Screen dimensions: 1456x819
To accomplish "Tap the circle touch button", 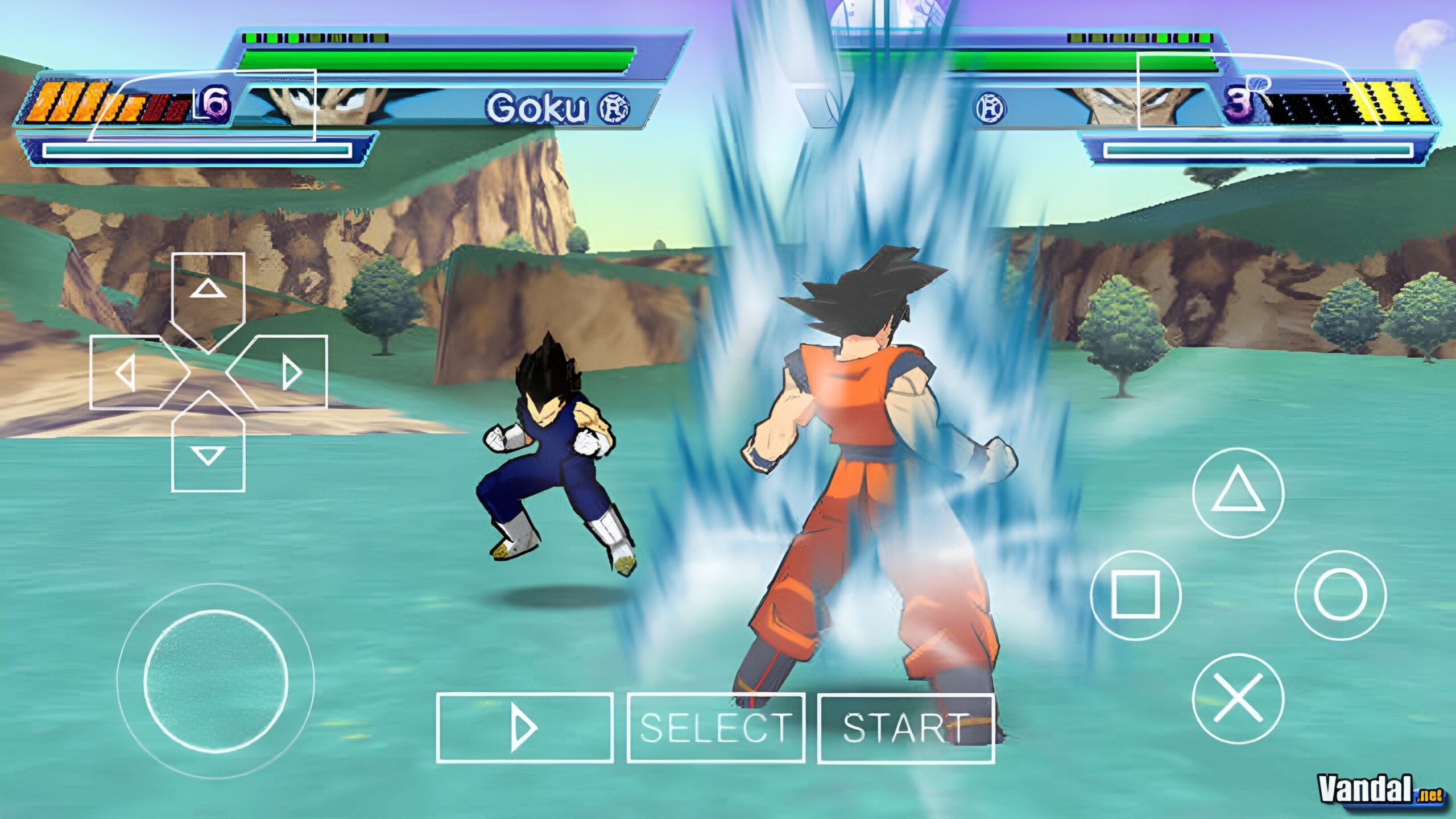I will (1341, 595).
